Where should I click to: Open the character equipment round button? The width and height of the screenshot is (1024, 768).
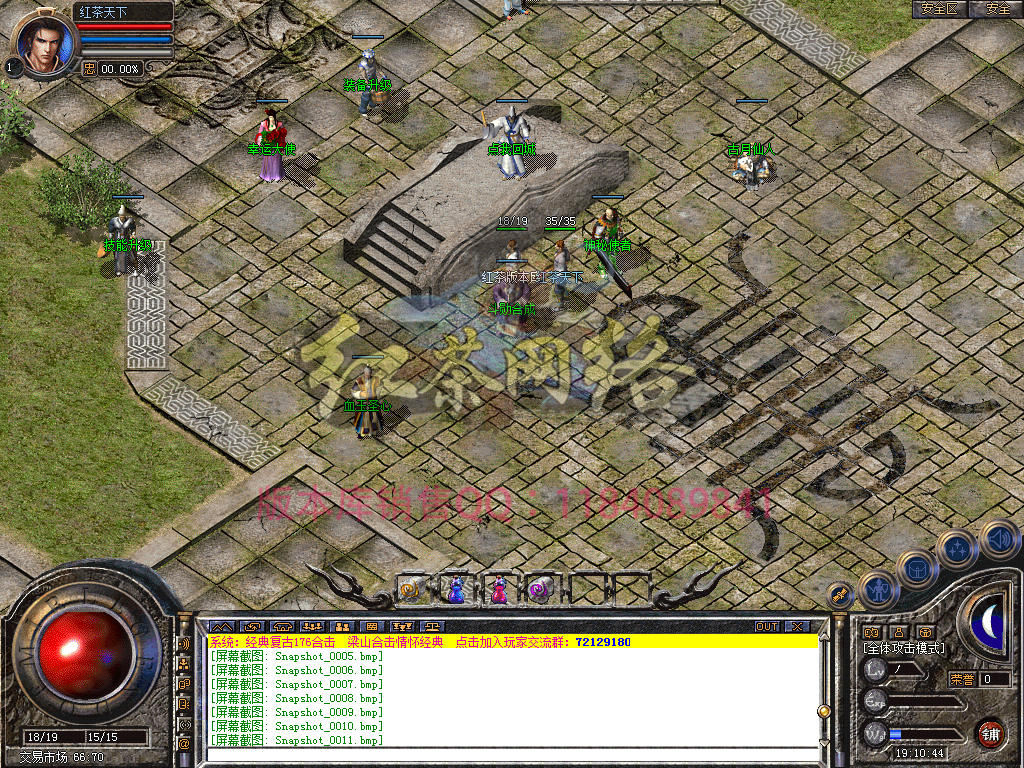(x=878, y=590)
